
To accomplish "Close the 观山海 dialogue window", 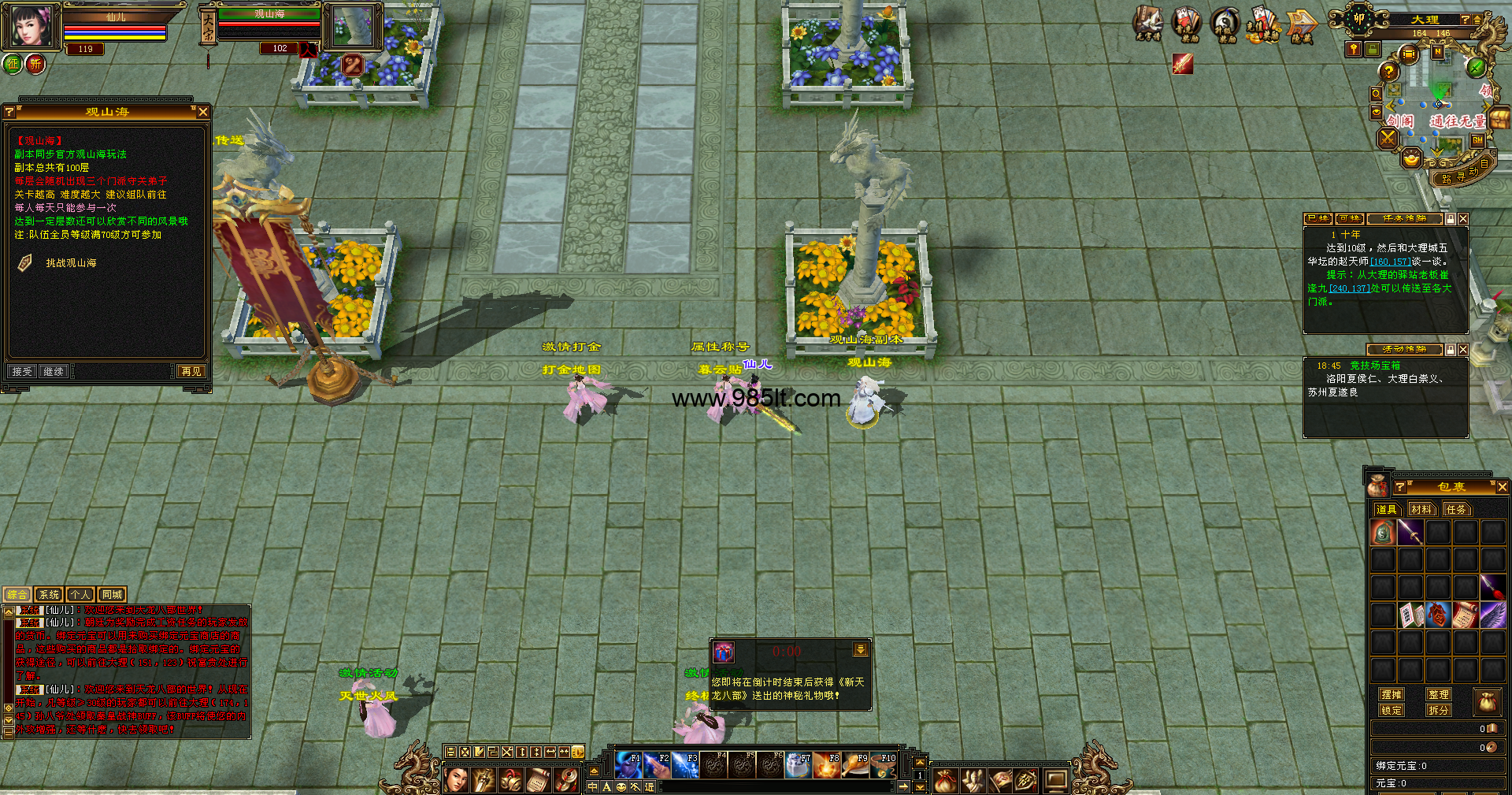I will click(203, 112).
